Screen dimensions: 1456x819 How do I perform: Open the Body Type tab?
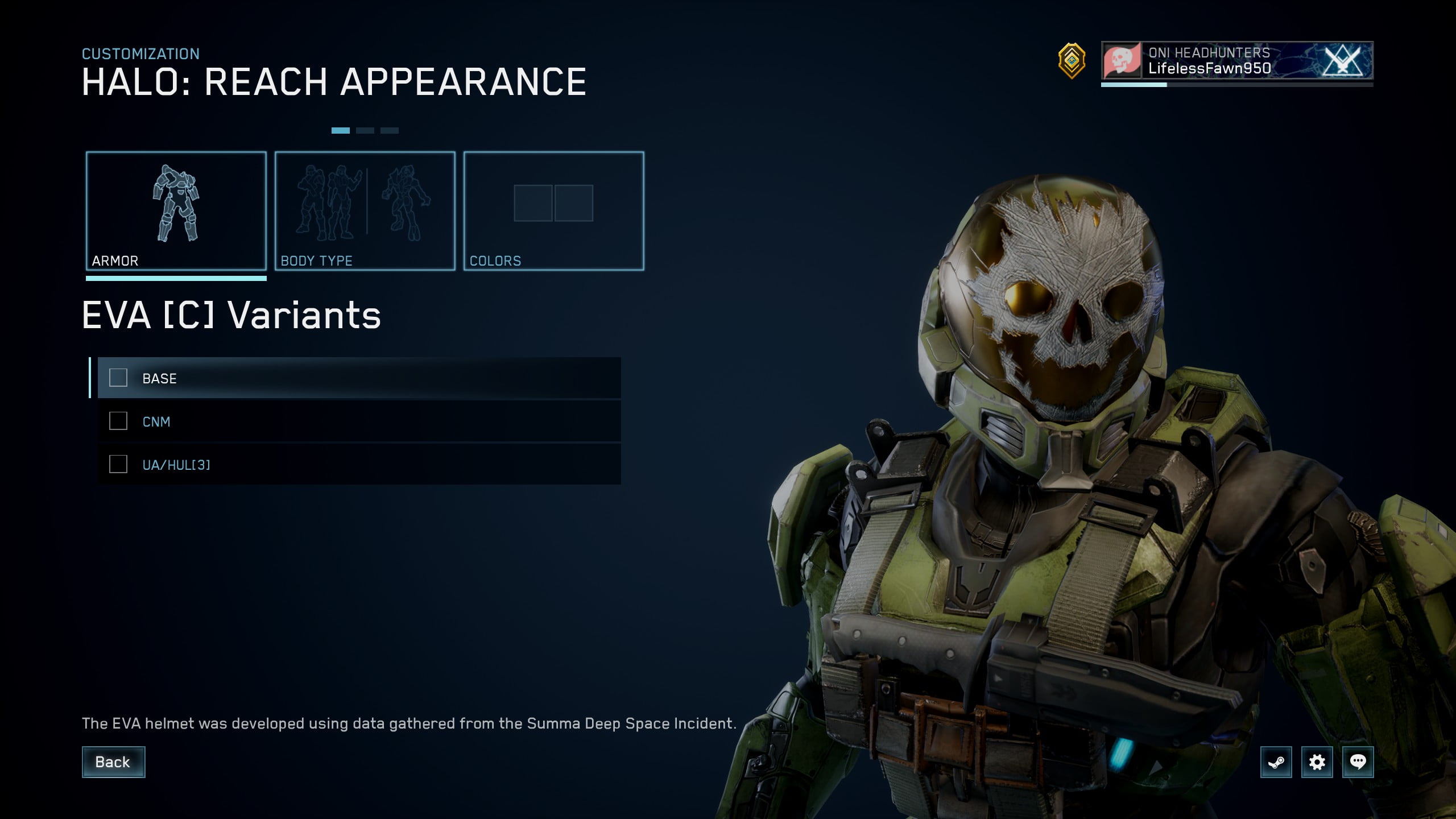tap(365, 211)
